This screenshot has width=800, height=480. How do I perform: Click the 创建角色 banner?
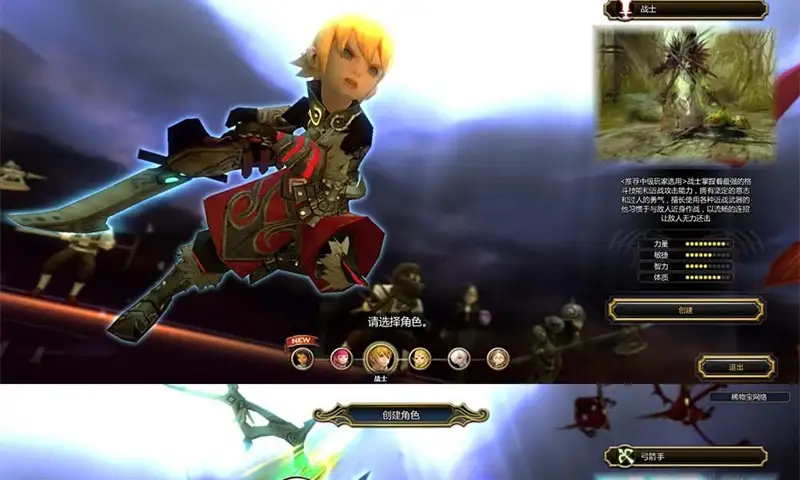401,414
